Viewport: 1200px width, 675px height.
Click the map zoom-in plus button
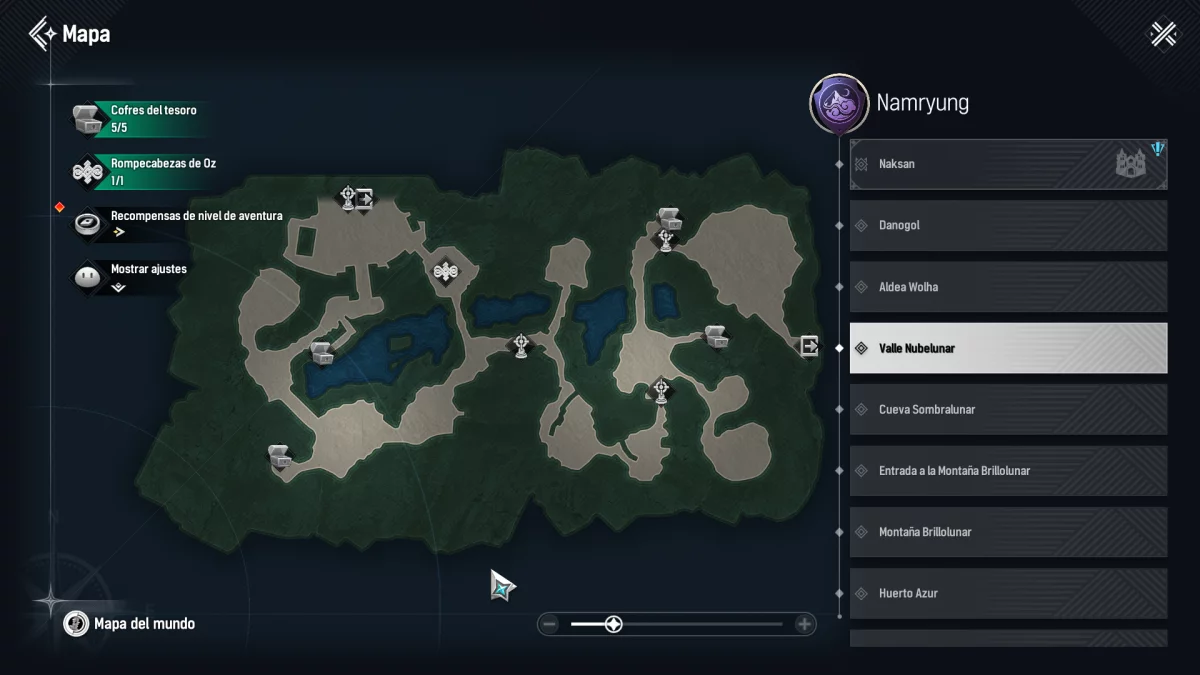804,624
